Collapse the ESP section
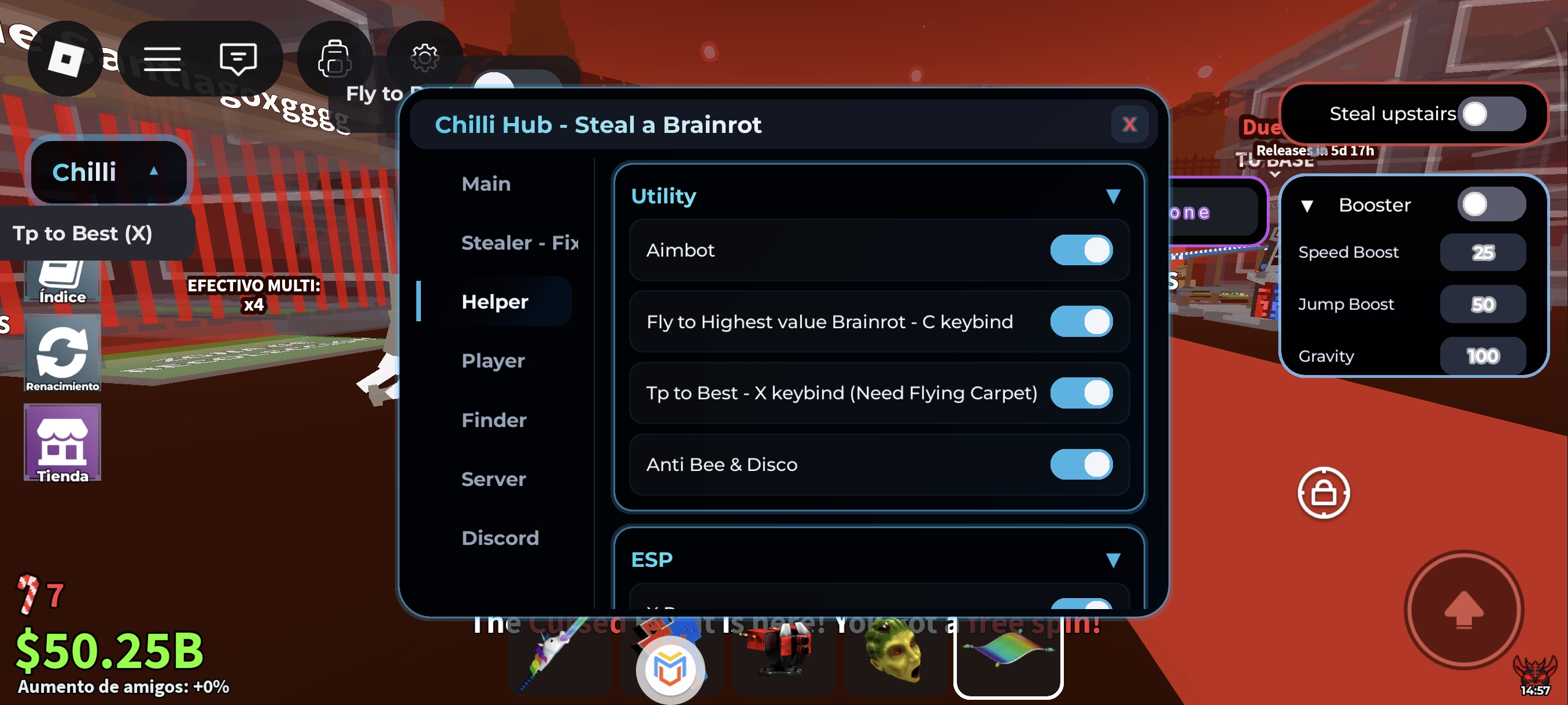Image resolution: width=1568 pixels, height=705 pixels. tap(1114, 558)
